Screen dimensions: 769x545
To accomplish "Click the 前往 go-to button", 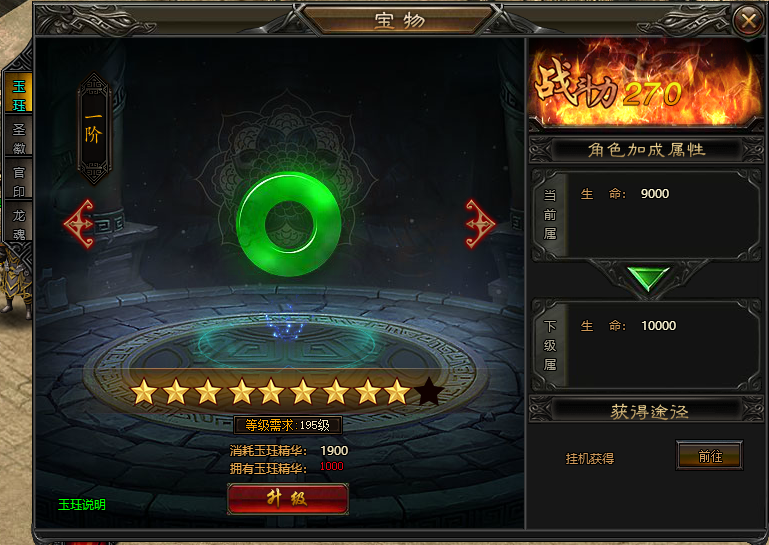I will click(x=709, y=456).
